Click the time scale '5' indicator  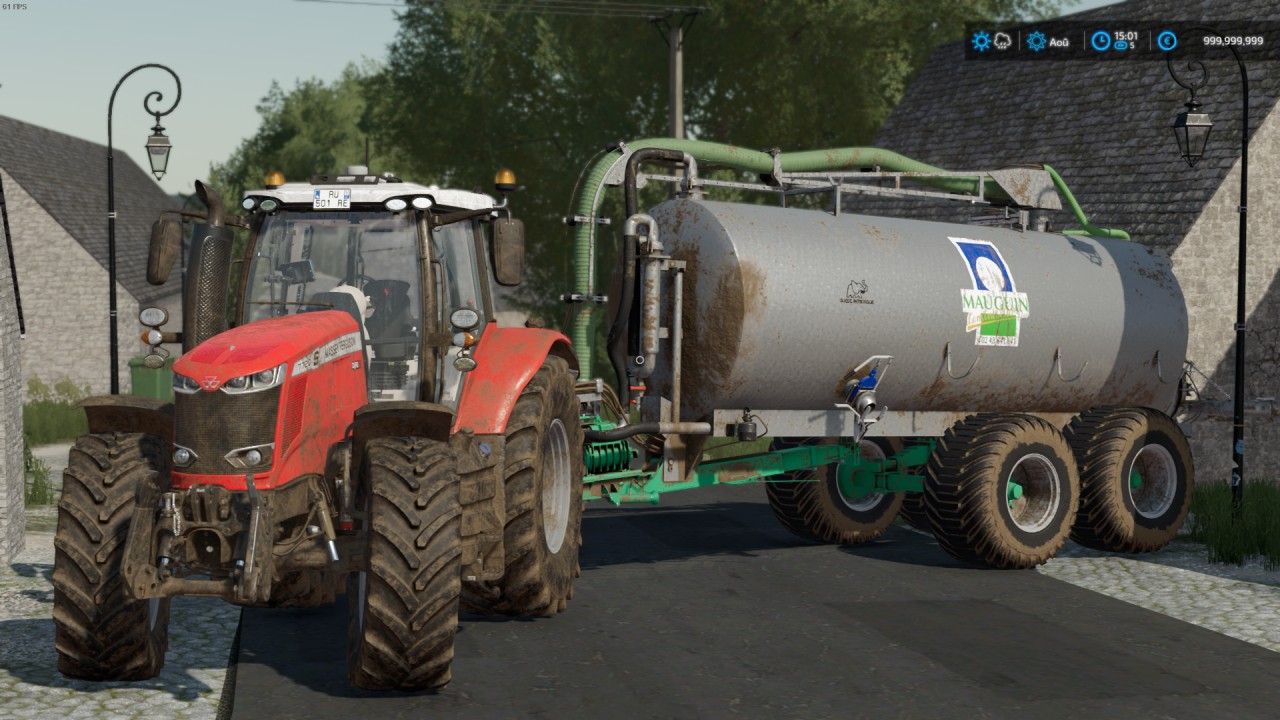1130,46
